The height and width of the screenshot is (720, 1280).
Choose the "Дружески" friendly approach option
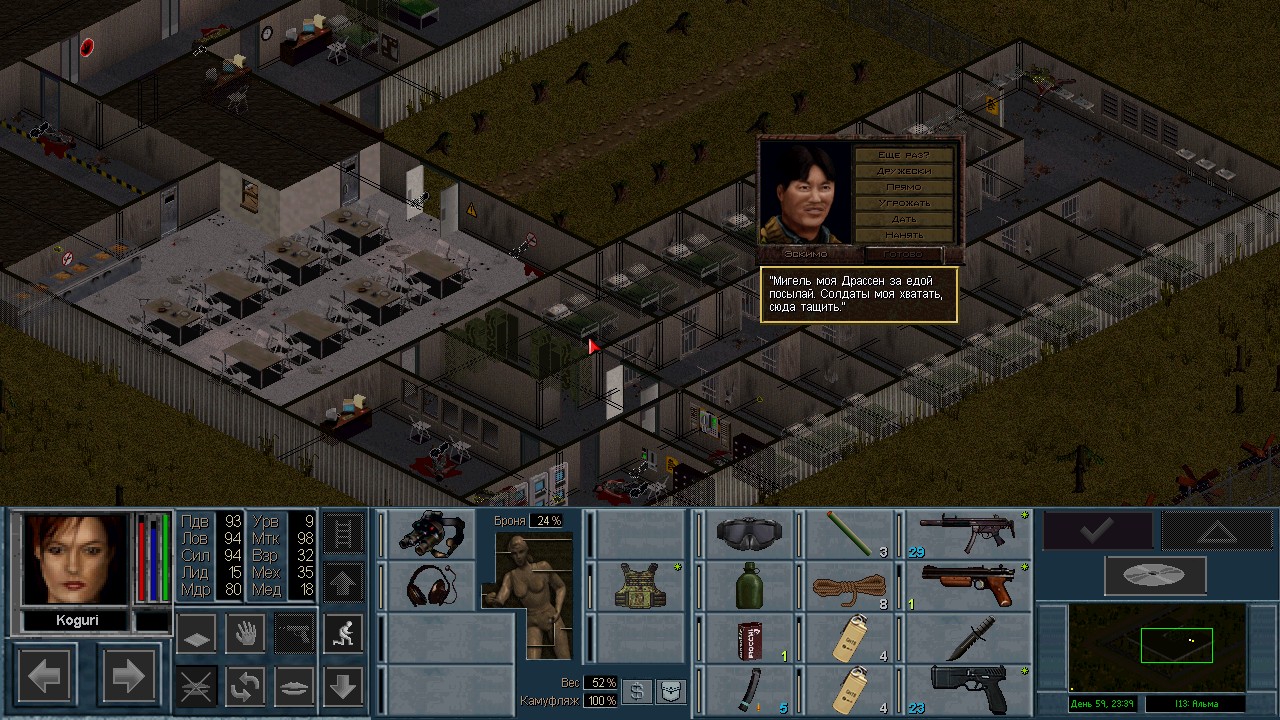904,171
